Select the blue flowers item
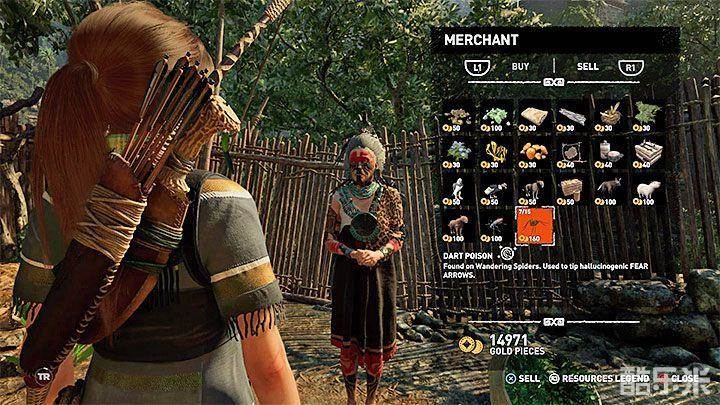This screenshot has height=405, width=720. point(459,150)
